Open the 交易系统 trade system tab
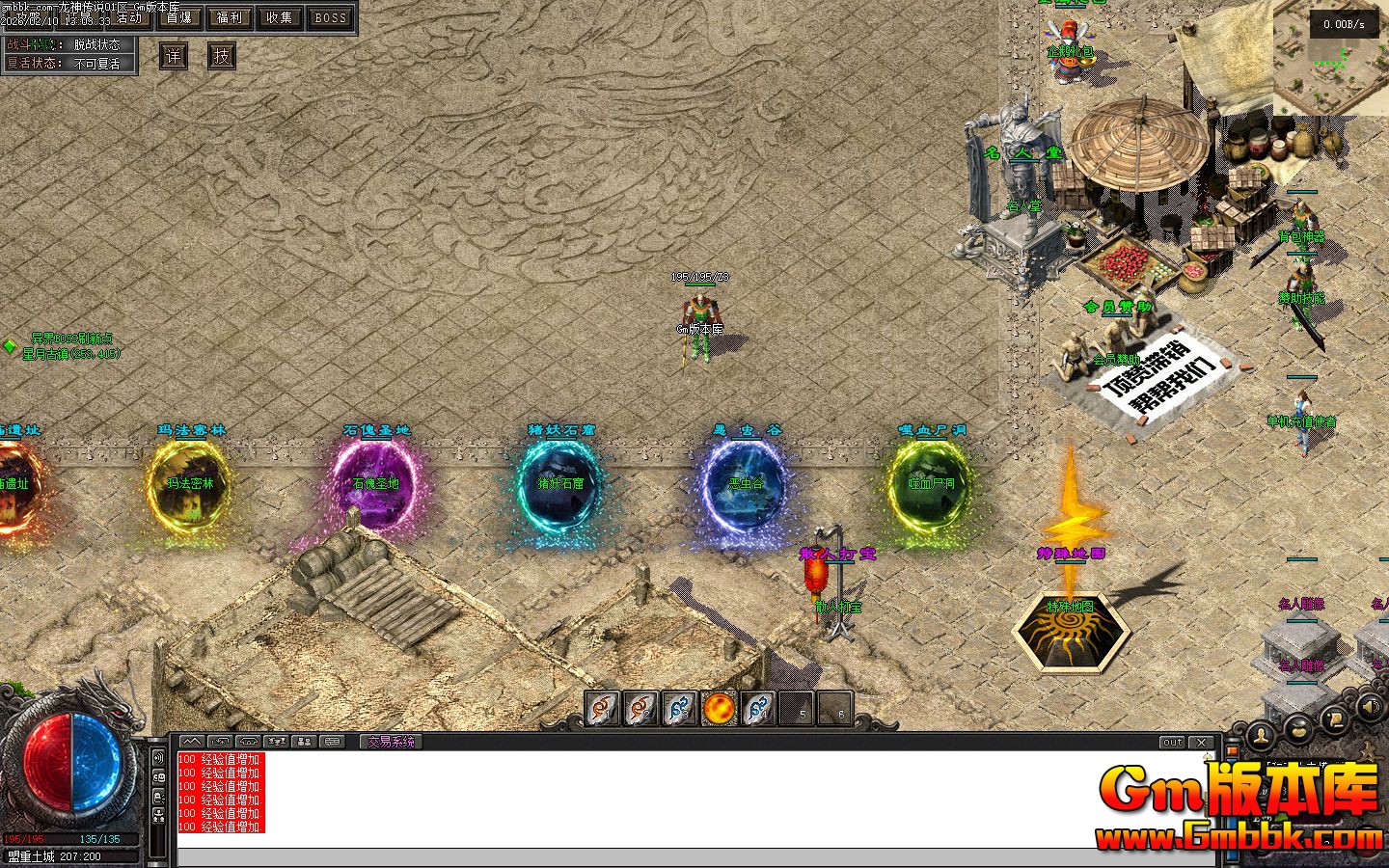The image size is (1389, 868). pos(392,742)
